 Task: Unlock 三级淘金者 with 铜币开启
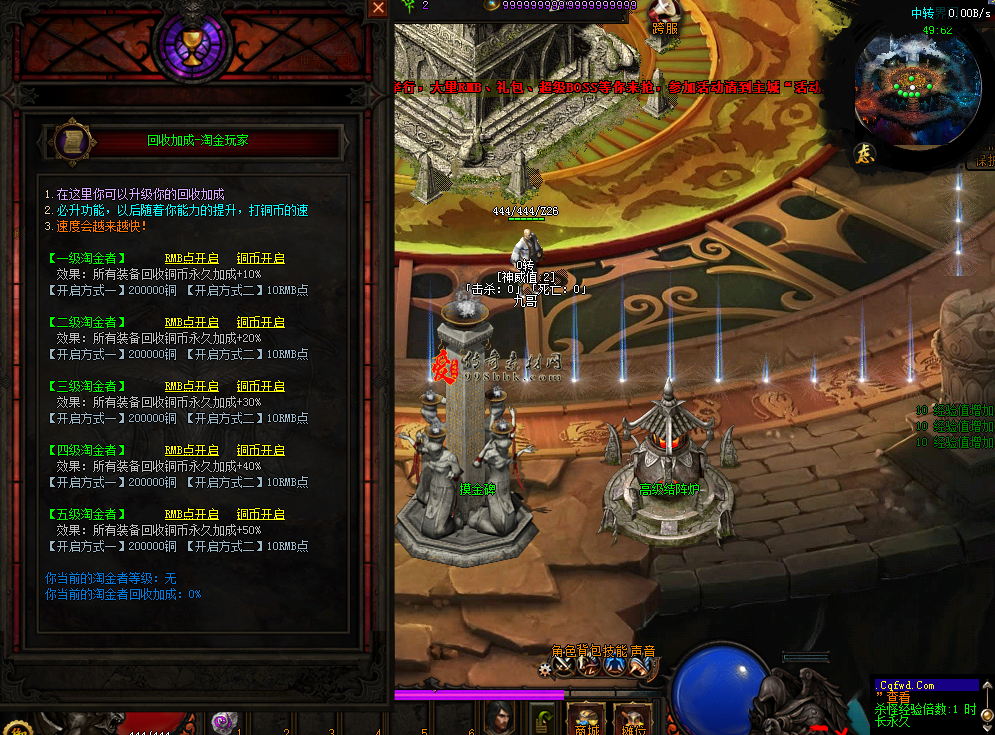point(261,386)
